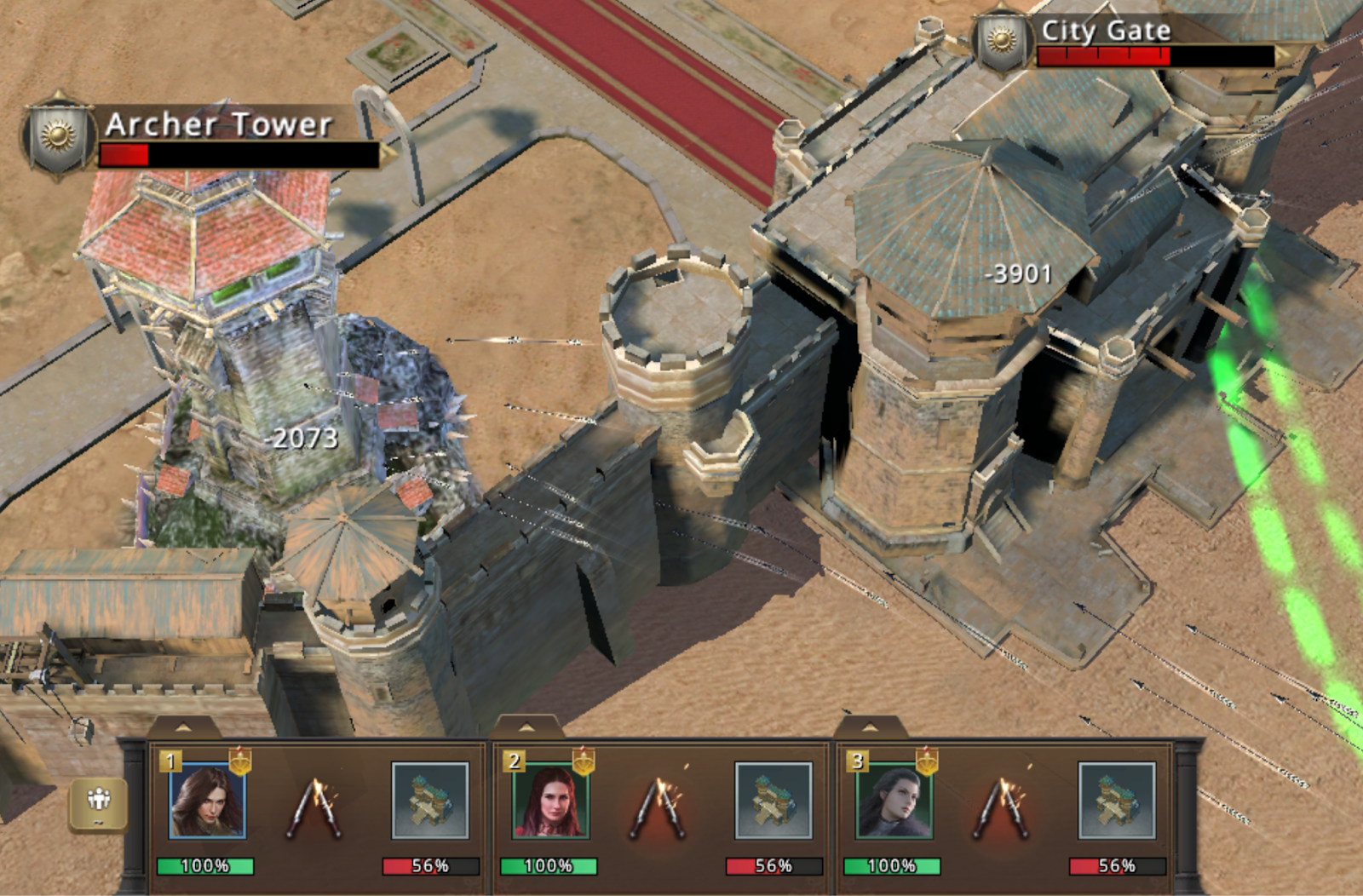Screen dimensions: 1363x896
Task: Tap the crossed swords icon for squad 3
Action: click(x=1003, y=806)
